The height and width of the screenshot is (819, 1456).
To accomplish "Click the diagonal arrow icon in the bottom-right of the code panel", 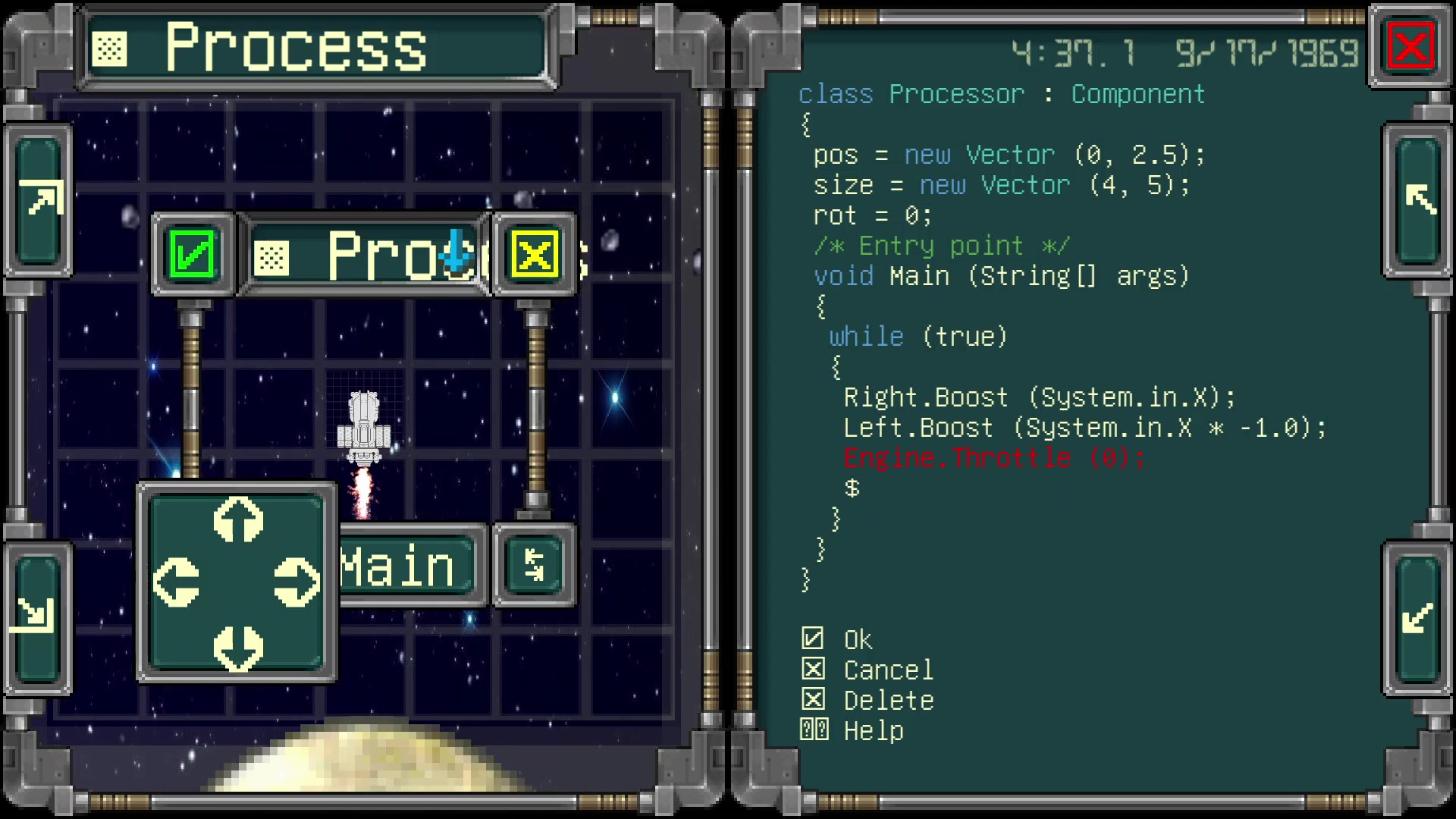I will tap(1420, 618).
